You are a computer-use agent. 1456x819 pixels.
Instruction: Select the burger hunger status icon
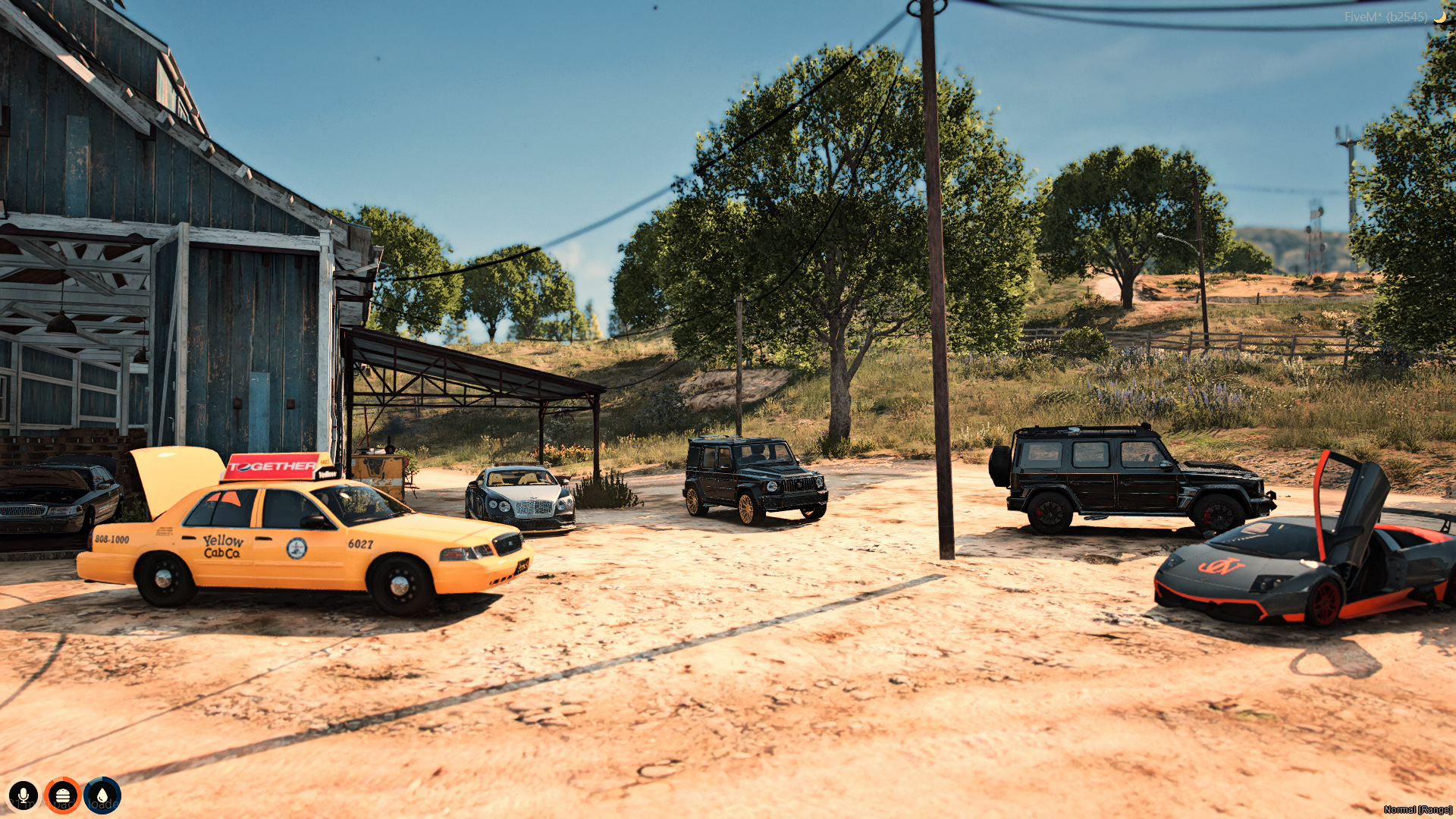tap(63, 795)
